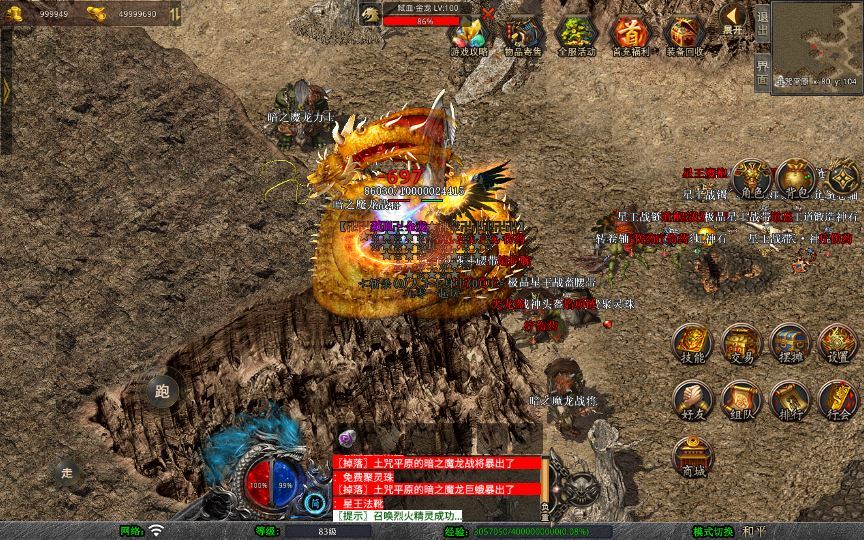This screenshot has height=540, width=864.
Task: Open the 设置 settings menu
Action: click(x=838, y=345)
